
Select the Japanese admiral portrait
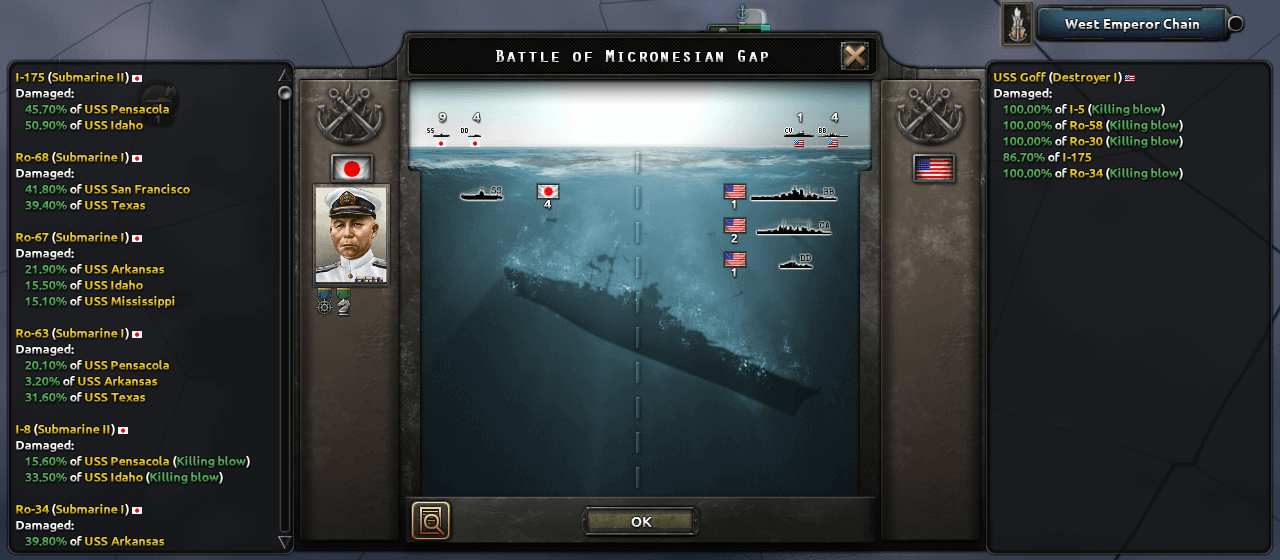pos(351,235)
